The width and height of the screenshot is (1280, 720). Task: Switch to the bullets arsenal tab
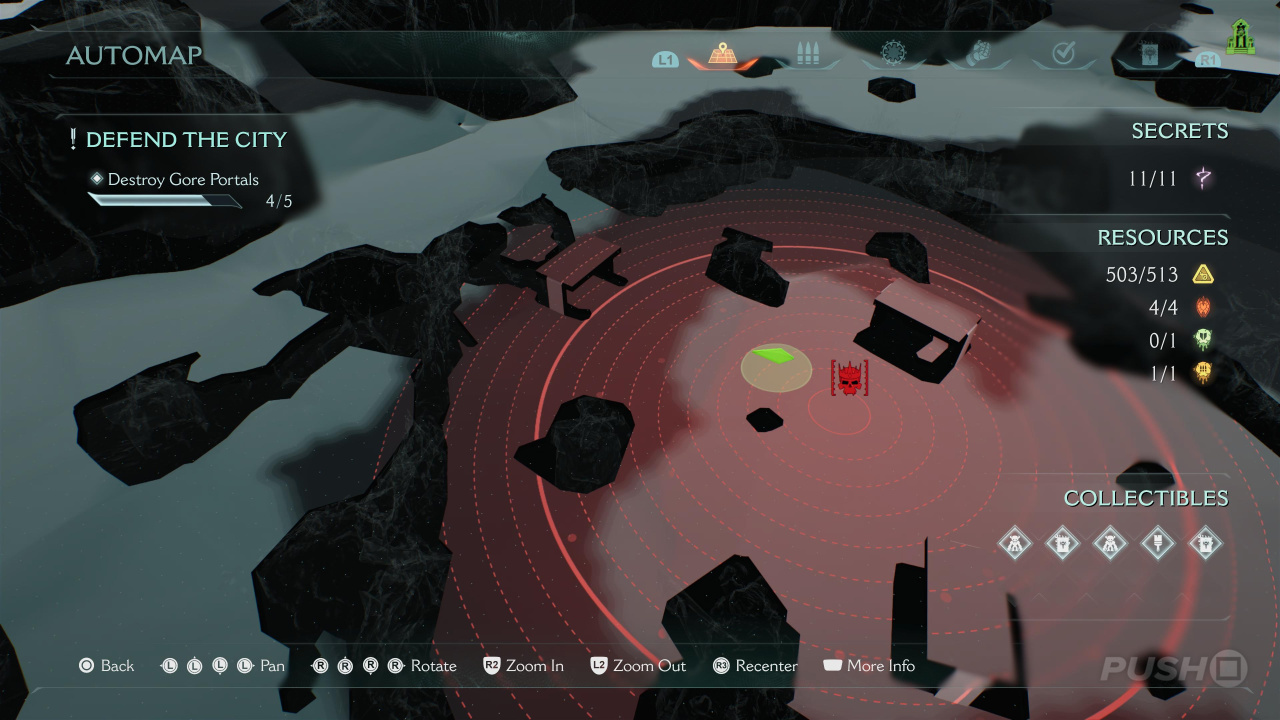point(807,54)
